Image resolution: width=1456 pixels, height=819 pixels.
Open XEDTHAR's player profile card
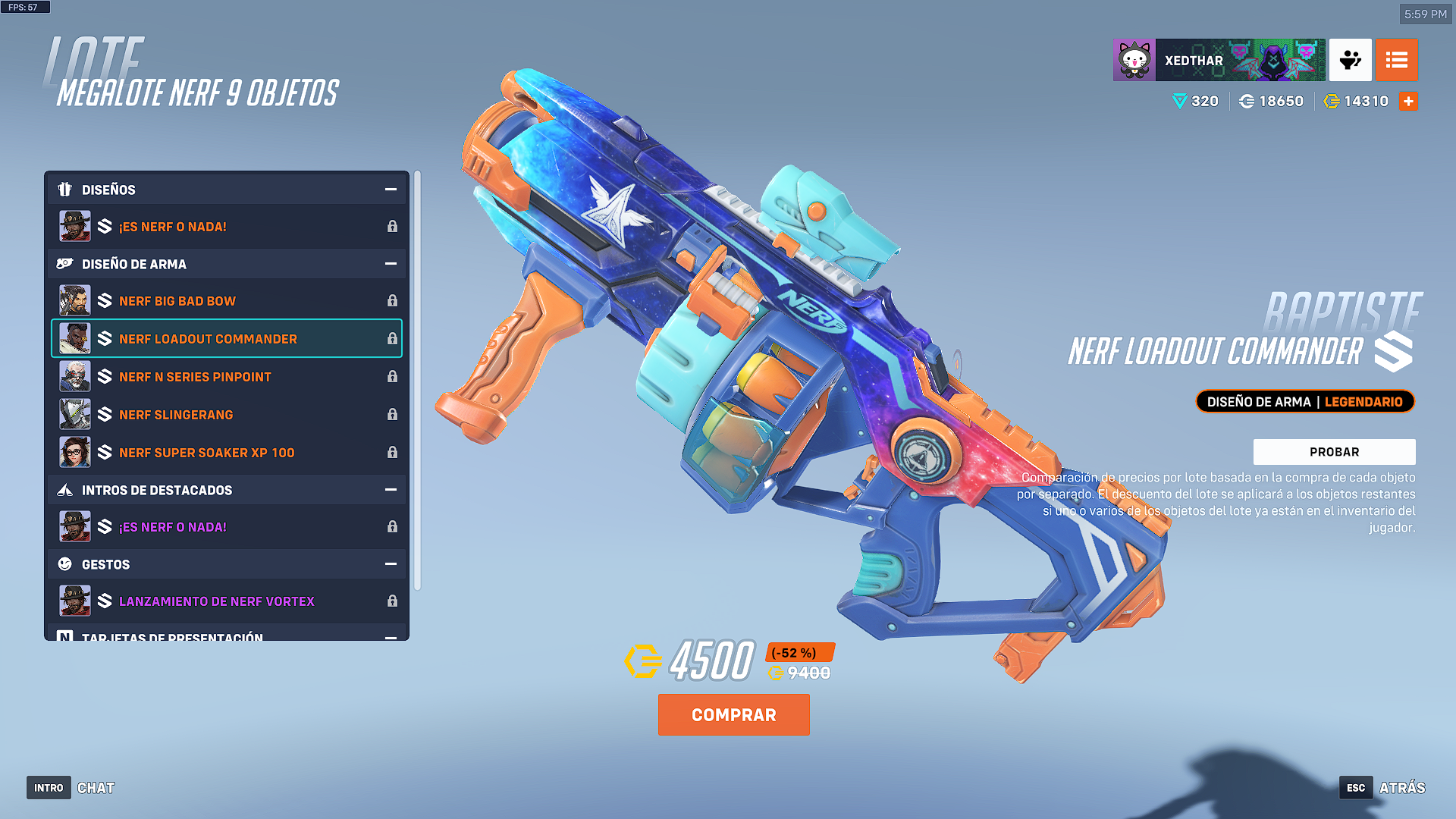pos(1219,60)
